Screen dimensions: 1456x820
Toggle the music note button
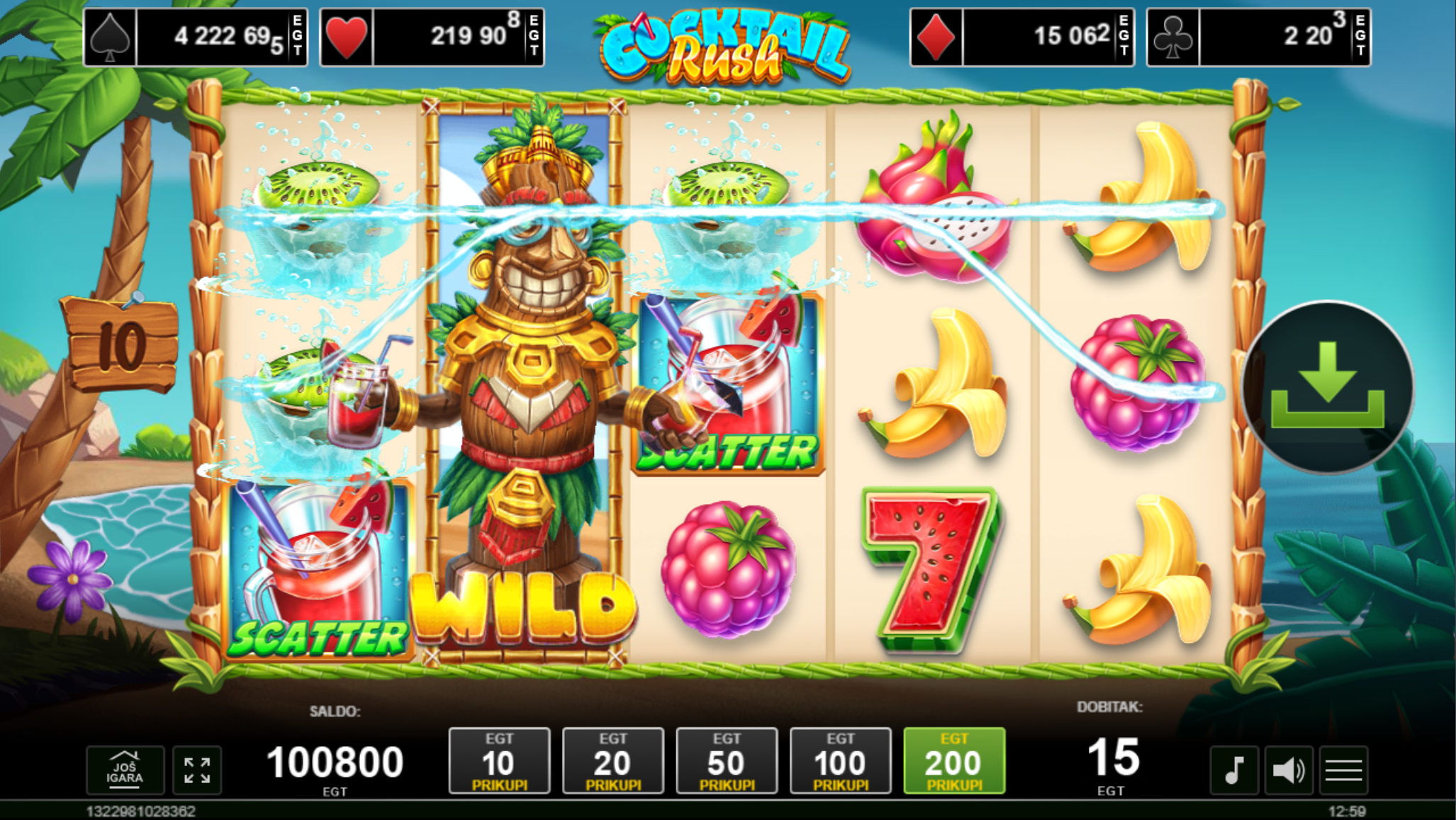click(x=1234, y=770)
